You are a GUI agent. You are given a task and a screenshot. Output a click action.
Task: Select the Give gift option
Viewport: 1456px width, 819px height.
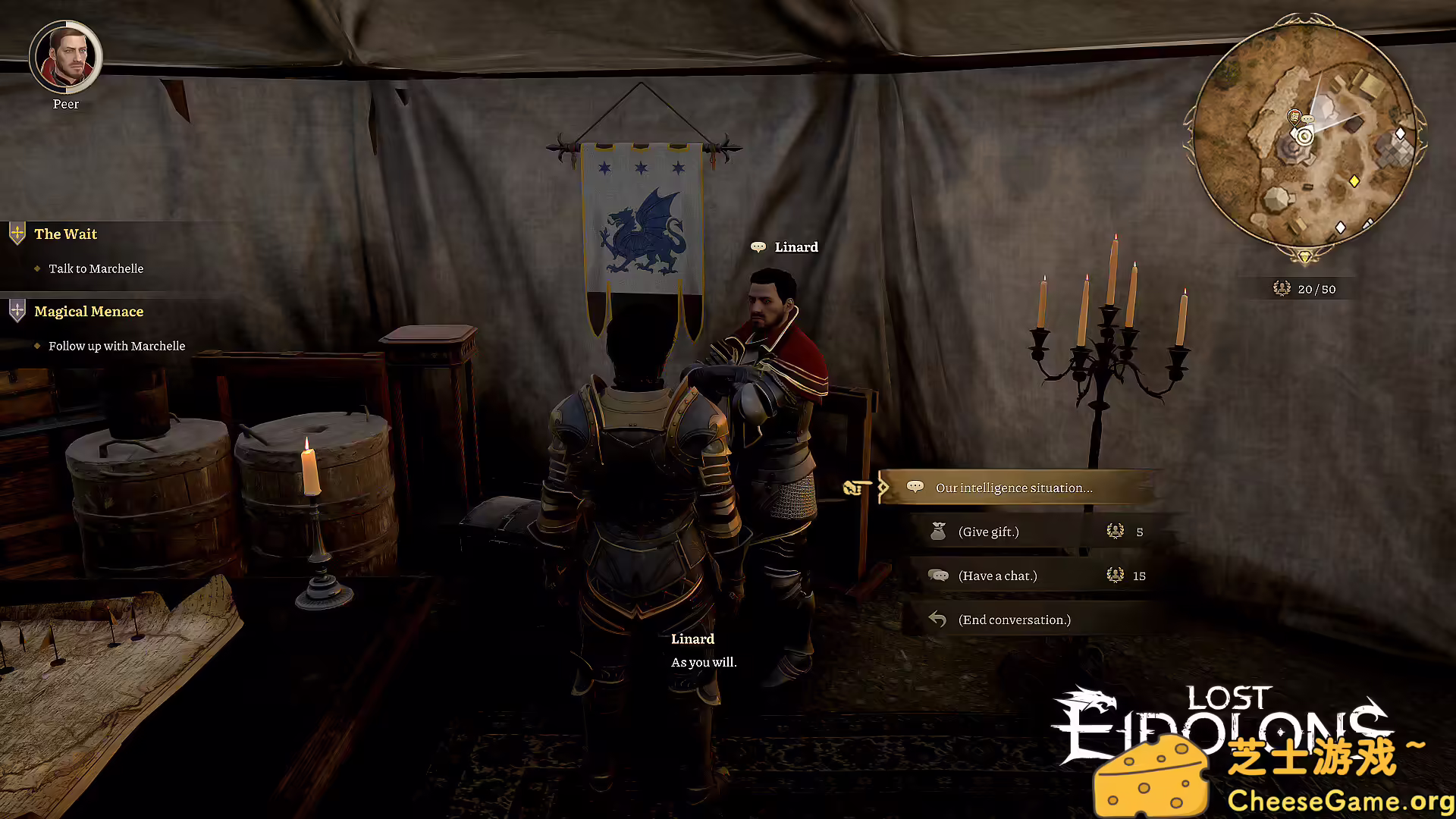(x=988, y=532)
